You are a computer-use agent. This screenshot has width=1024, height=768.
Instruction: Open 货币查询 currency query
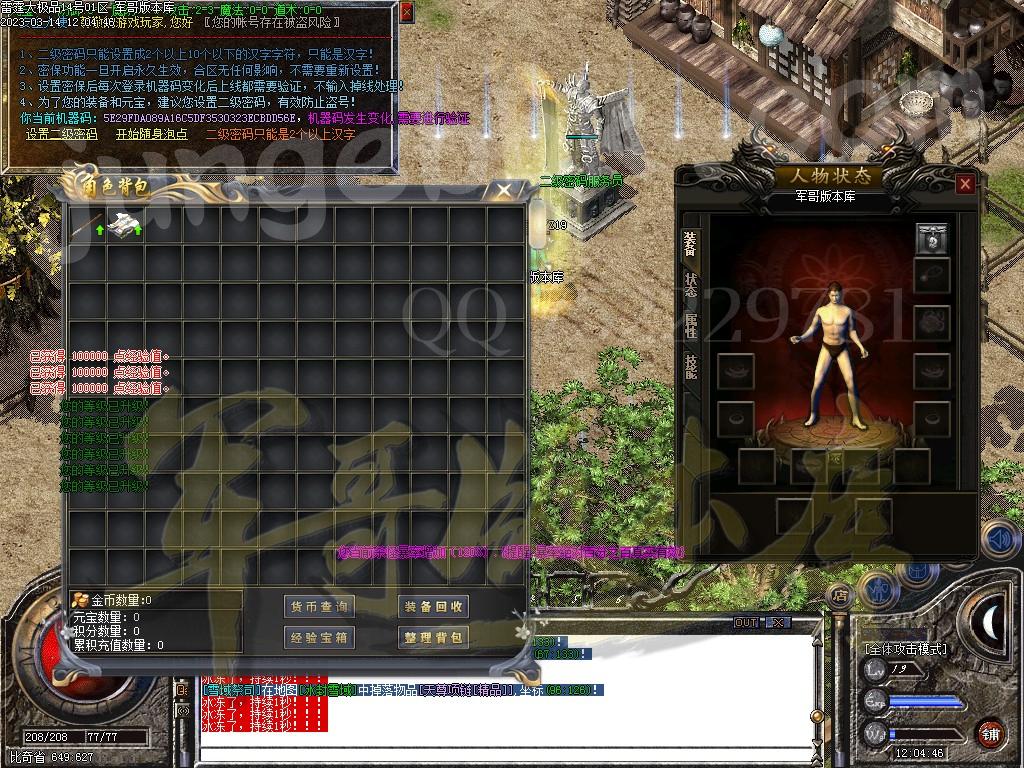(319, 606)
